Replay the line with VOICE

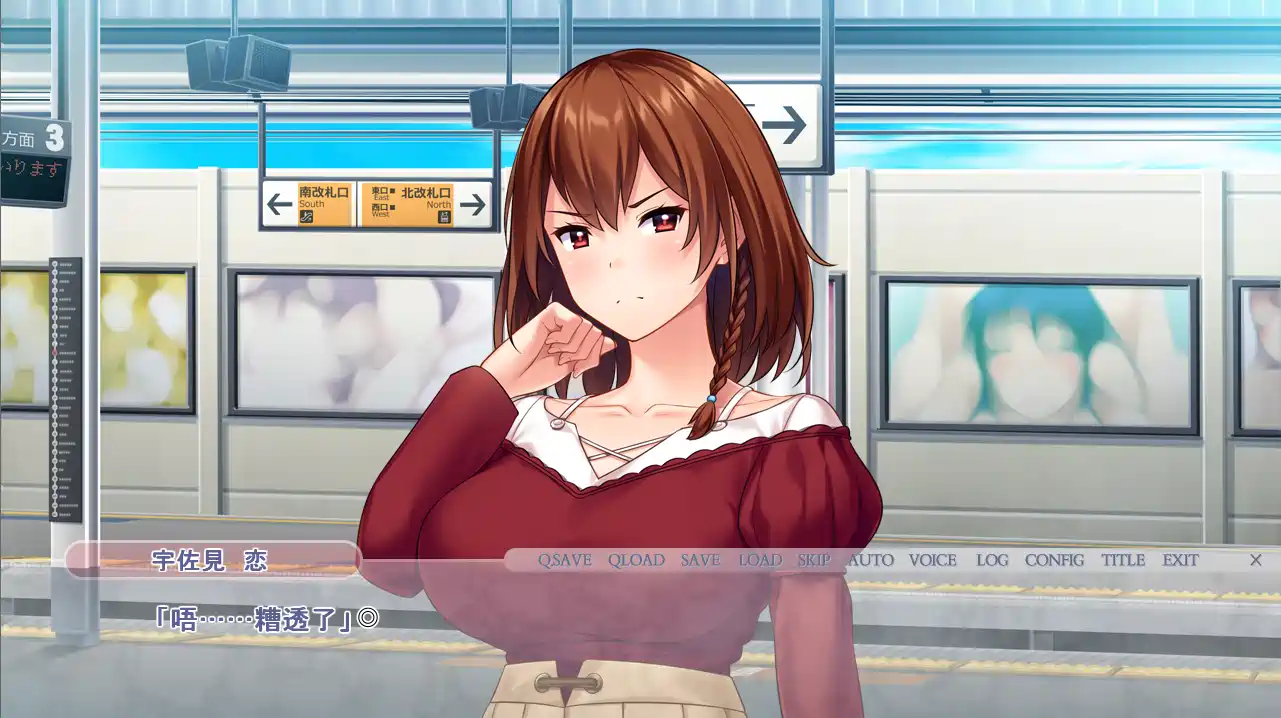(932, 560)
